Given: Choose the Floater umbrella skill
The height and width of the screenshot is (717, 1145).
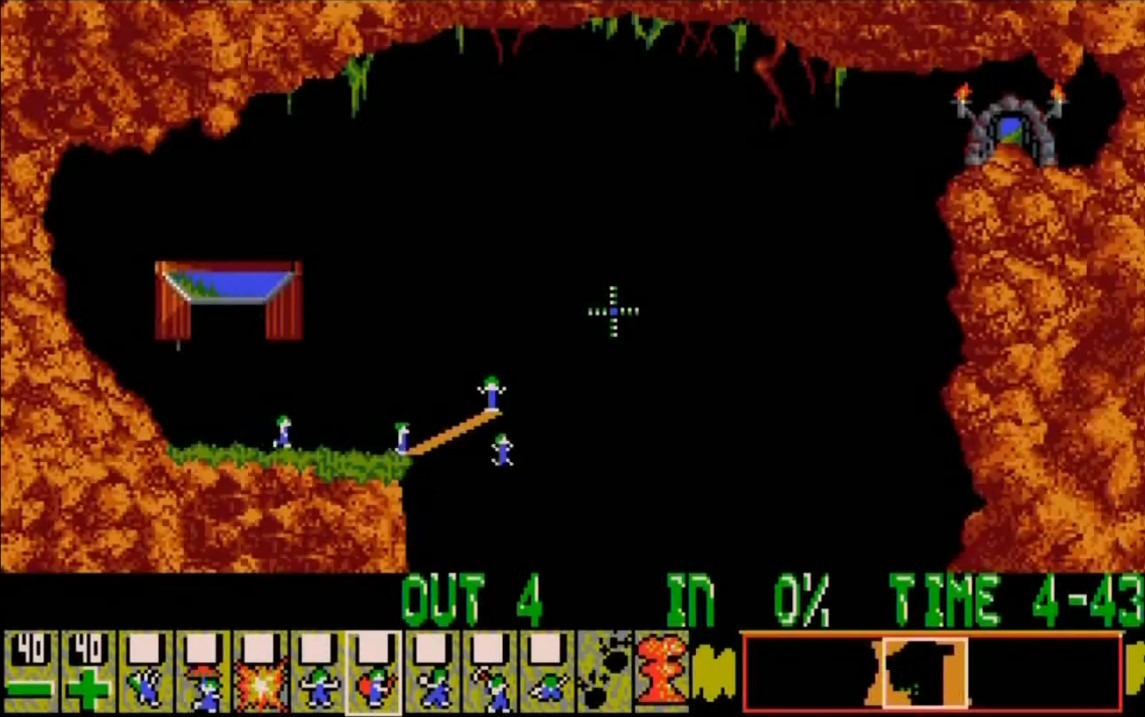Looking at the screenshot, I should point(203,672).
